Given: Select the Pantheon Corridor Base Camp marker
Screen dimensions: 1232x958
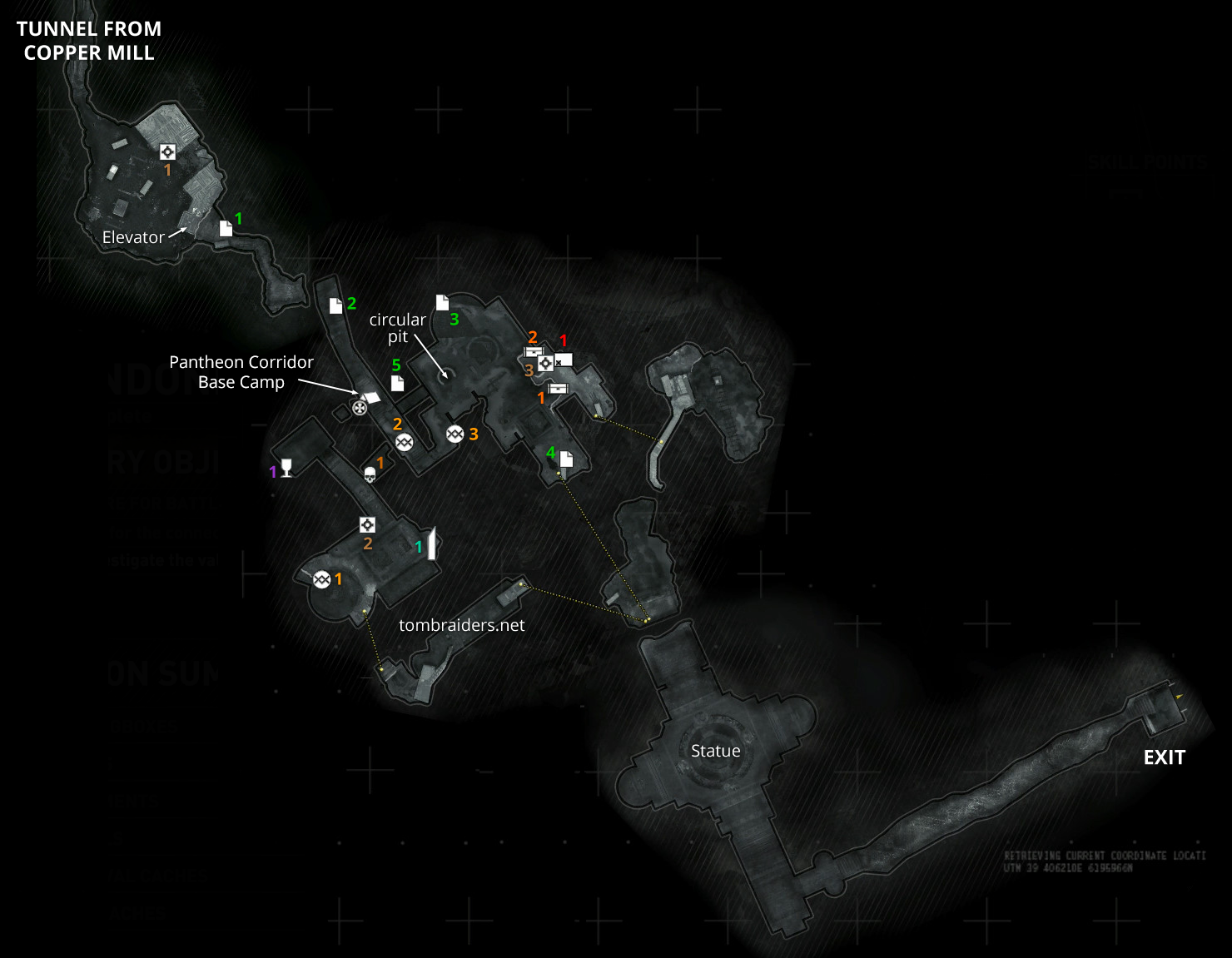Looking at the screenshot, I should click(360, 407).
